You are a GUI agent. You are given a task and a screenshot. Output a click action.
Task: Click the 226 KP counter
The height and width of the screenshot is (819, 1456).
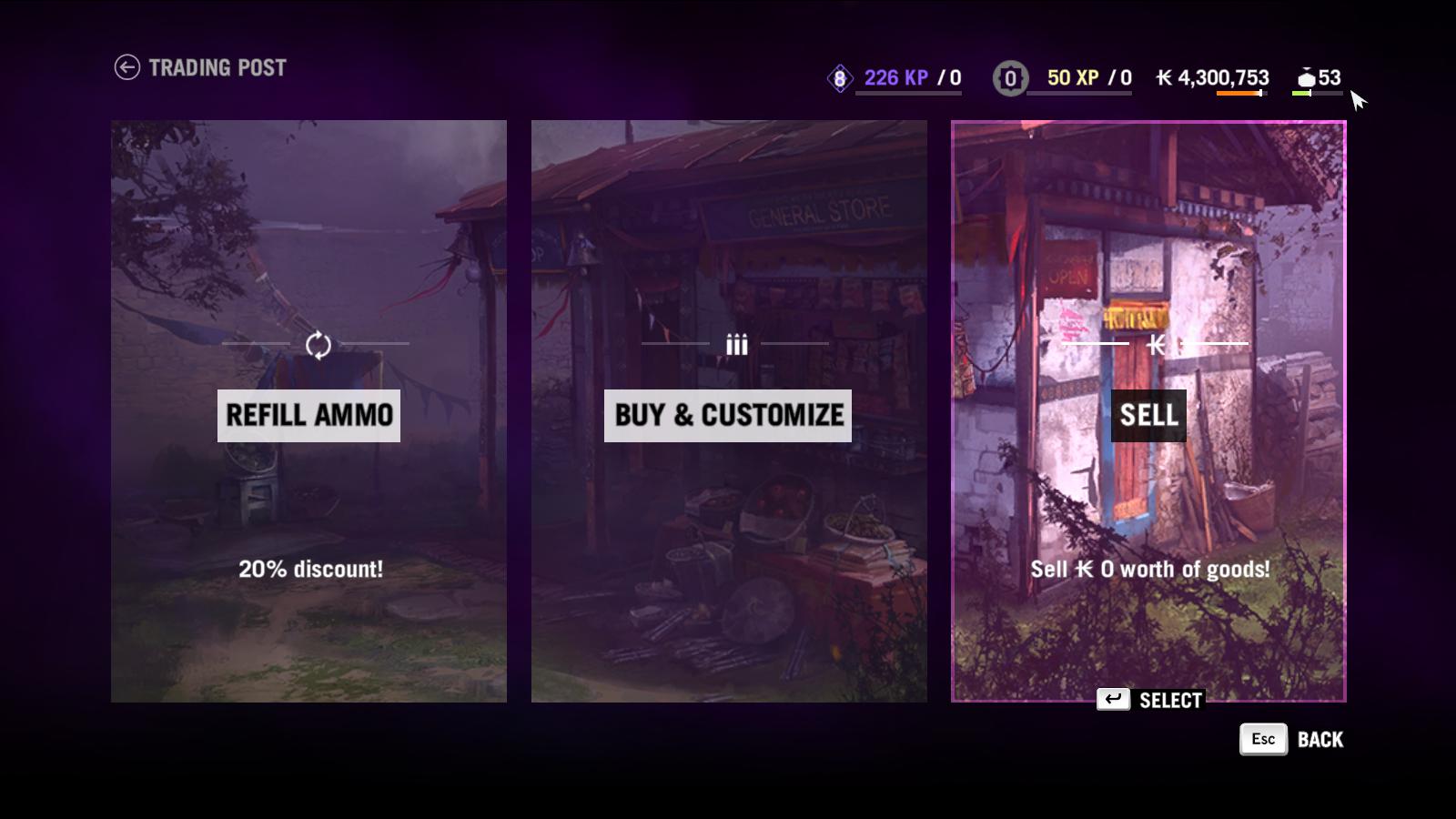(x=895, y=78)
